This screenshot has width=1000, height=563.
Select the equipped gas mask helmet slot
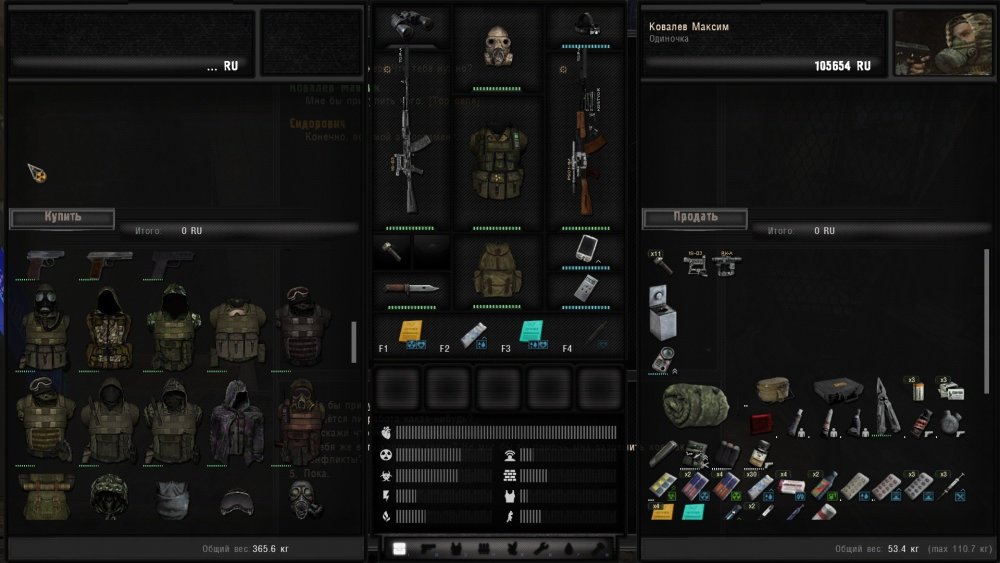point(497,47)
